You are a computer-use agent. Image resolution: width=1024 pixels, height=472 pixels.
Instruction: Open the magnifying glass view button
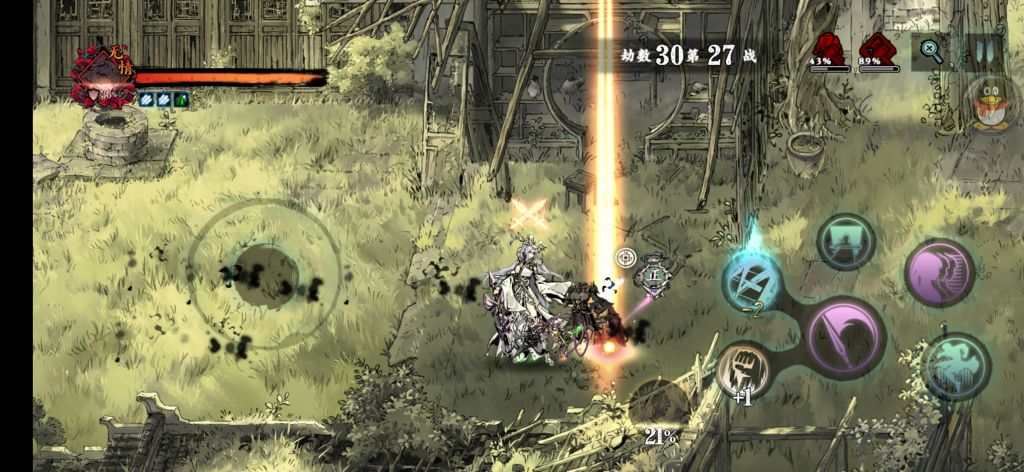[x=931, y=51]
